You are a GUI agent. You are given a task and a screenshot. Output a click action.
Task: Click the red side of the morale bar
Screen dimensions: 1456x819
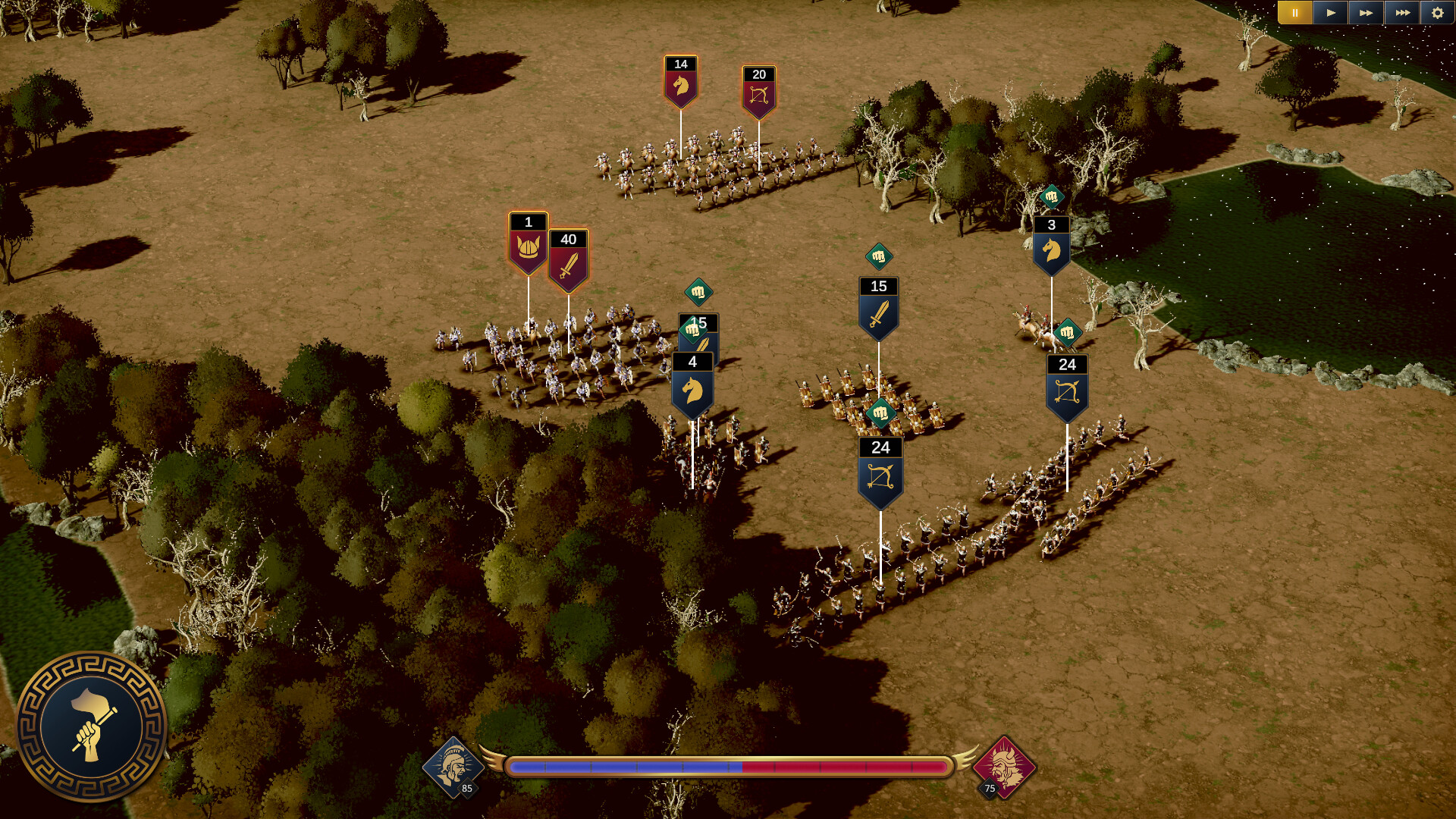click(x=842, y=767)
